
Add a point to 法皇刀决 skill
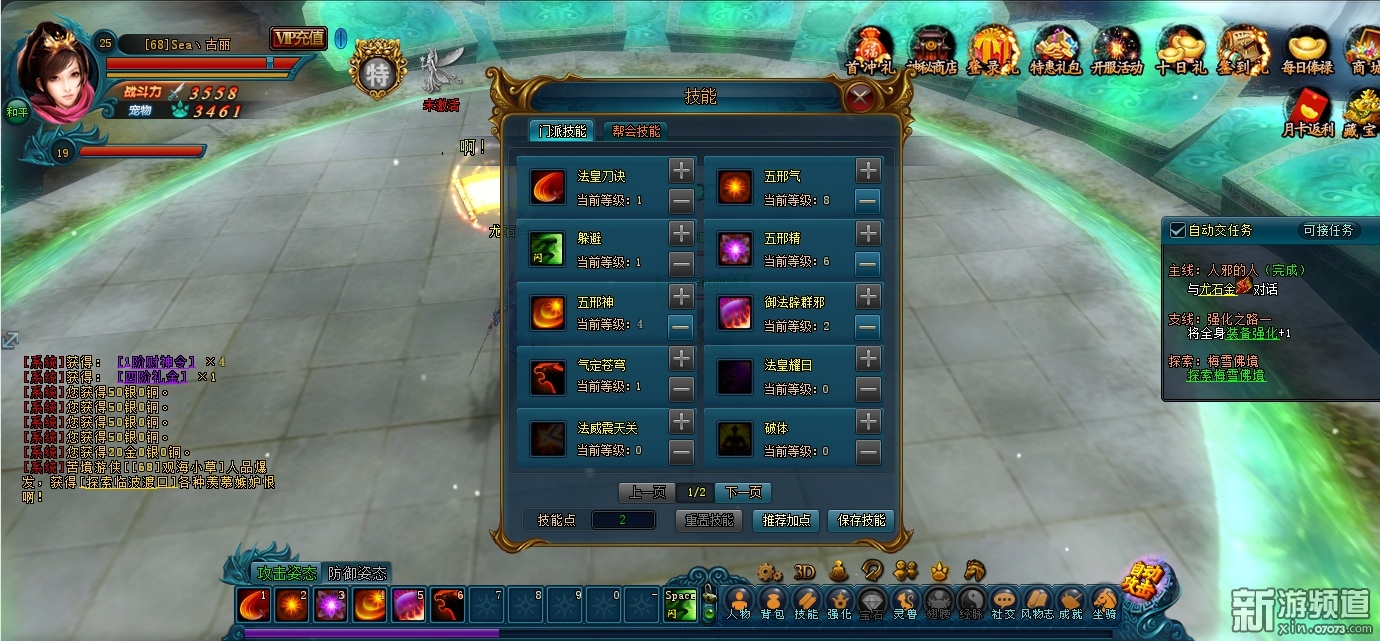click(681, 170)
